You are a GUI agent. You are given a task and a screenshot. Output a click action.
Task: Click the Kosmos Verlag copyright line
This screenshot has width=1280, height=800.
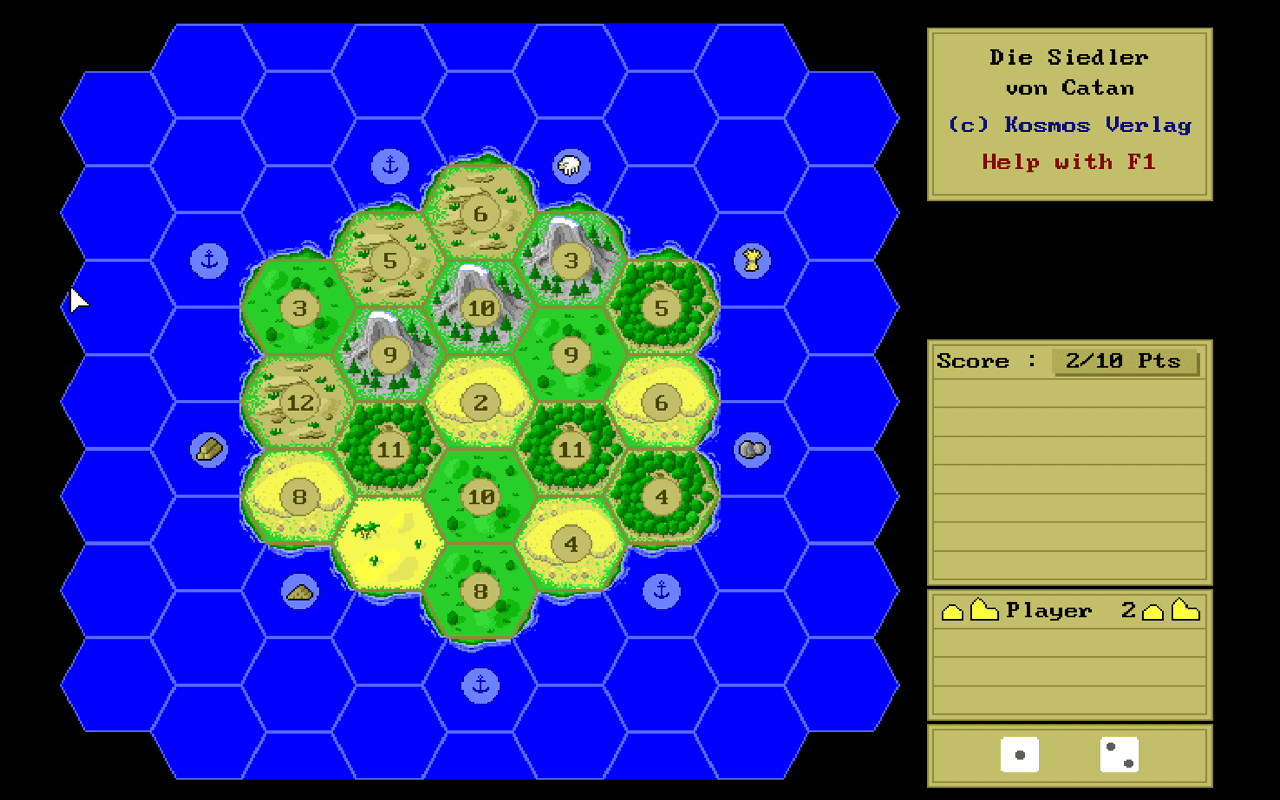[x=1069, y=124]
